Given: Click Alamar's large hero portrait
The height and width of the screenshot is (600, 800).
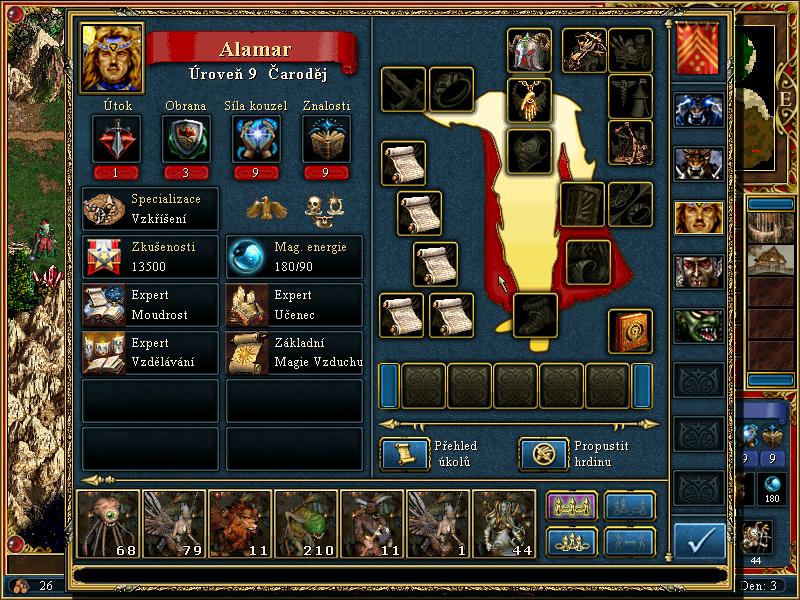Looking at the screenshot, I should pyautogui.click(x=112, y=57).
